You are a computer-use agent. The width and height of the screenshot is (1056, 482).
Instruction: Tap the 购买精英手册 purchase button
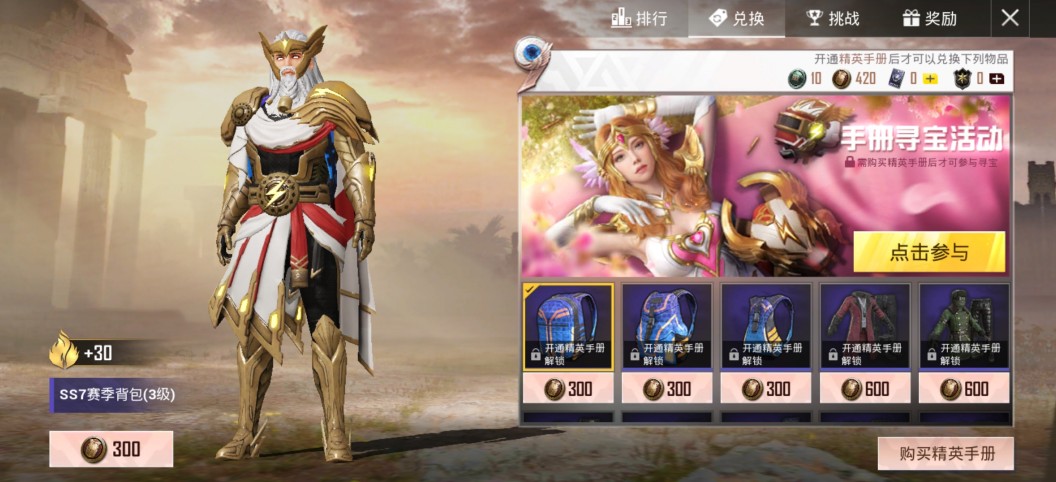(946, 453)
